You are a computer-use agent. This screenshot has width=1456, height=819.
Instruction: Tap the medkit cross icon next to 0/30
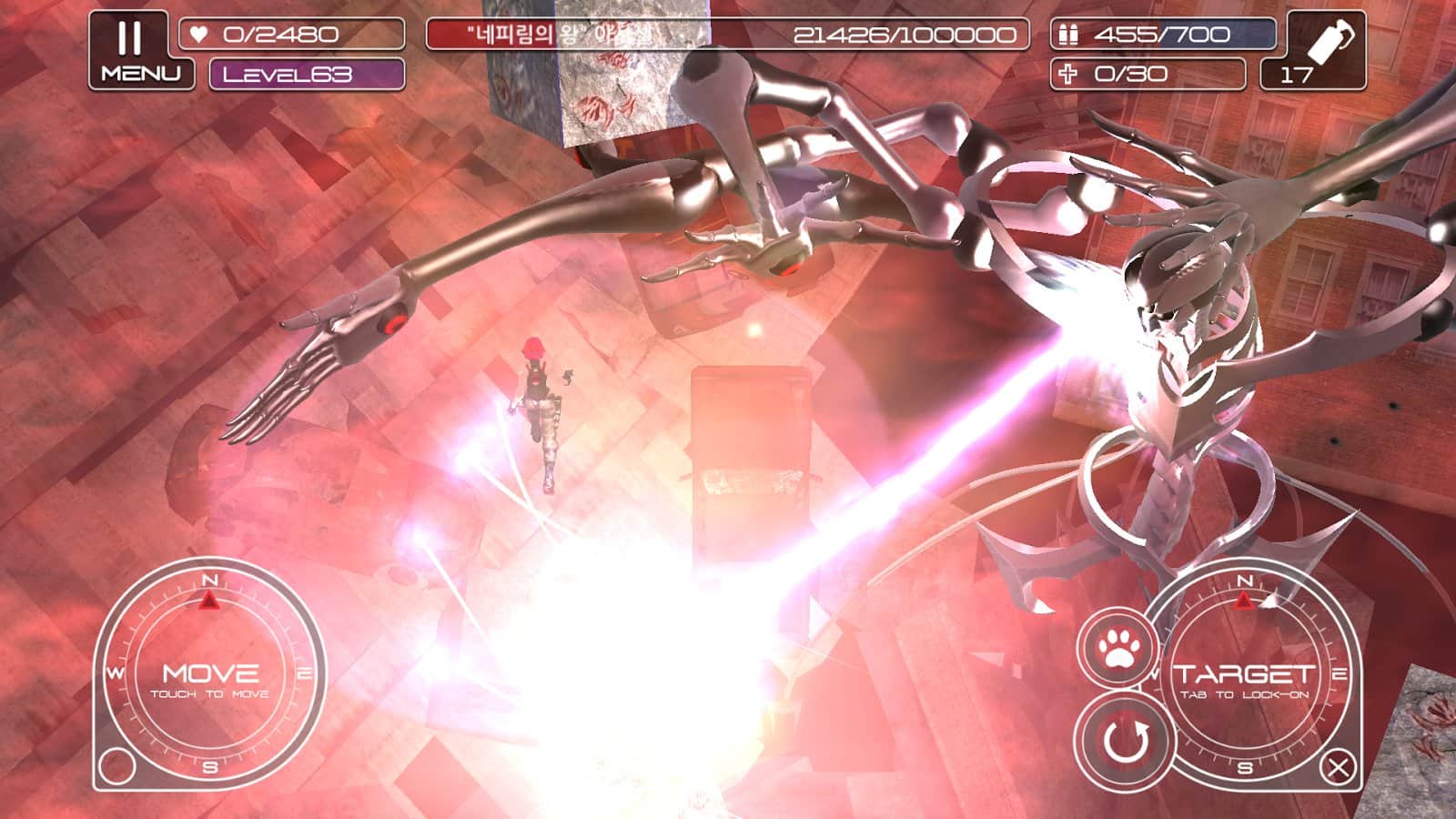pos(1066,76)
